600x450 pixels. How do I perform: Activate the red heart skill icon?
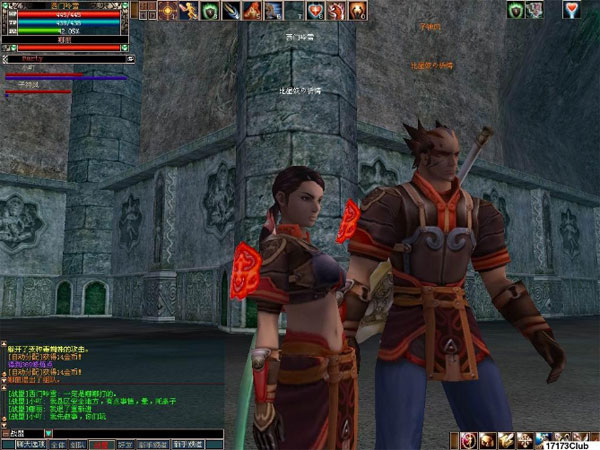tap(315, 11)
